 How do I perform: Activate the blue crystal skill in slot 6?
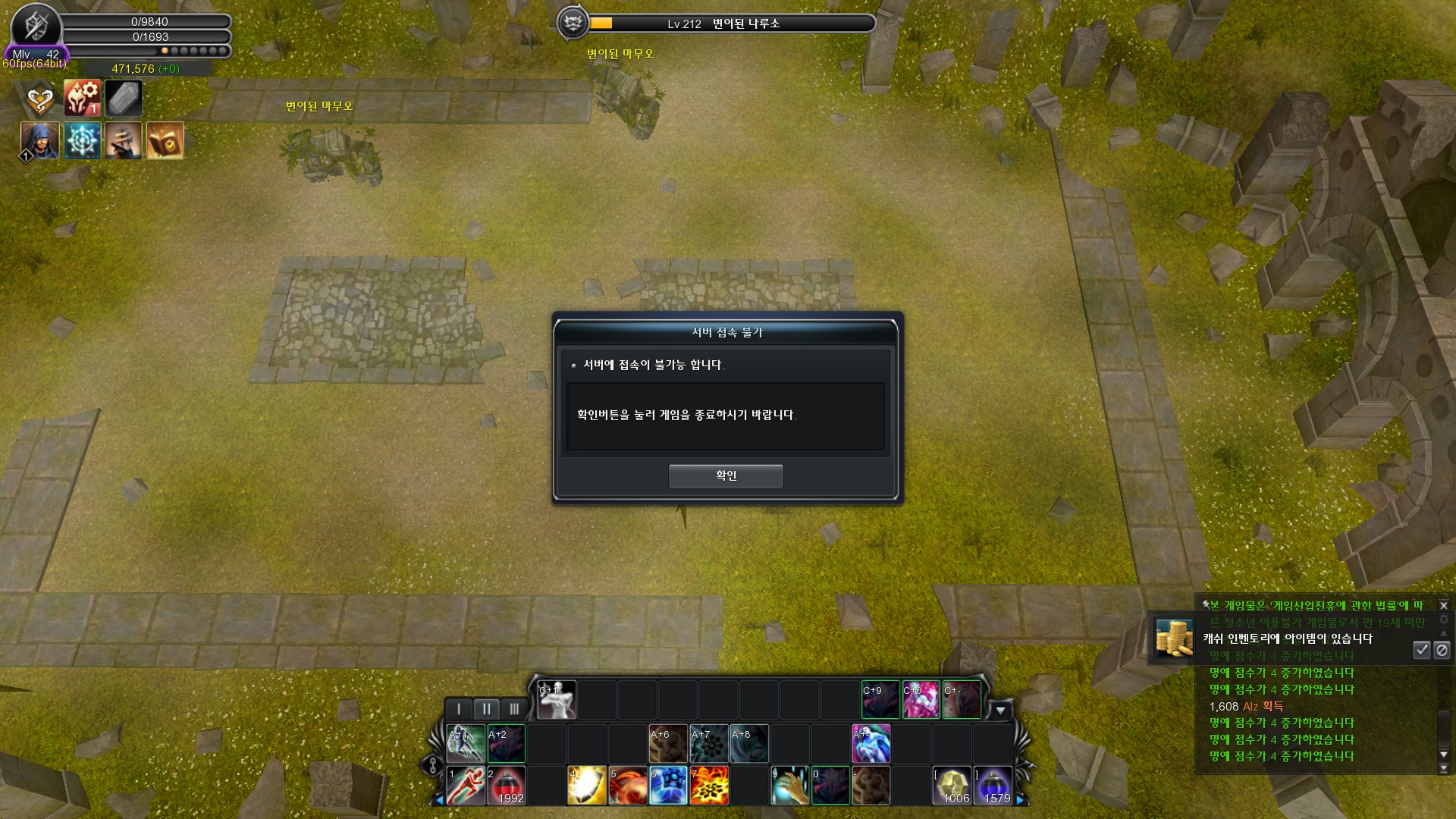(x=668, y=785)
